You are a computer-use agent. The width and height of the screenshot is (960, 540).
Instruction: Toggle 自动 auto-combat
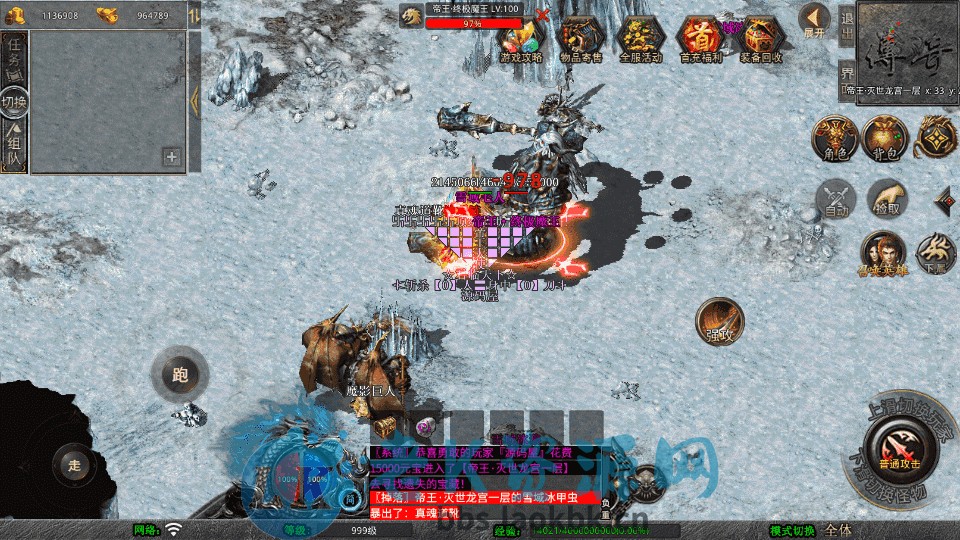[835, 200]
